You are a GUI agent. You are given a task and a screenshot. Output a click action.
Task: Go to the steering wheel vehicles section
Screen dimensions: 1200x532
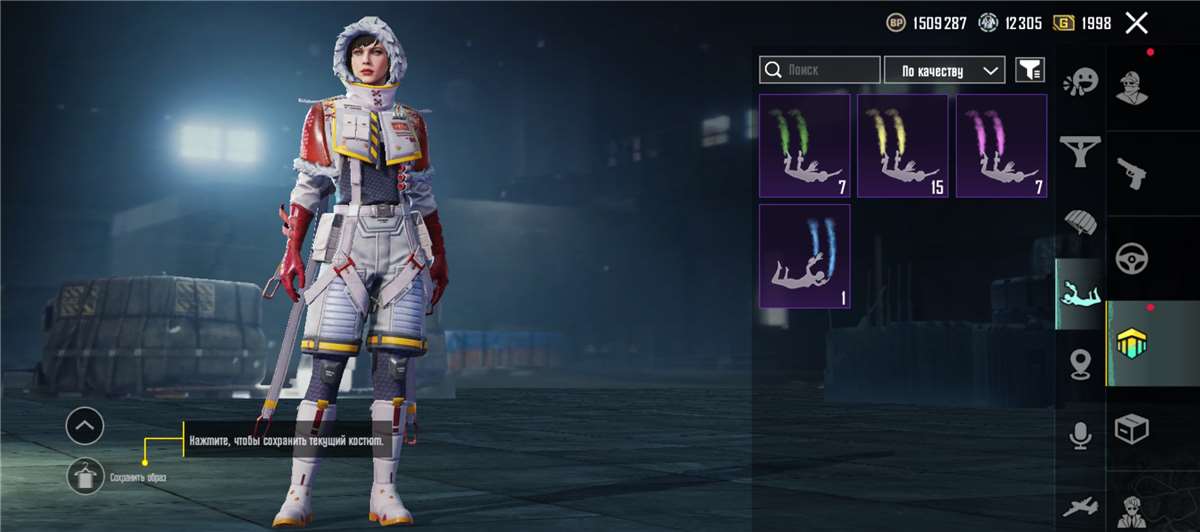click(x=1132, y=258)
